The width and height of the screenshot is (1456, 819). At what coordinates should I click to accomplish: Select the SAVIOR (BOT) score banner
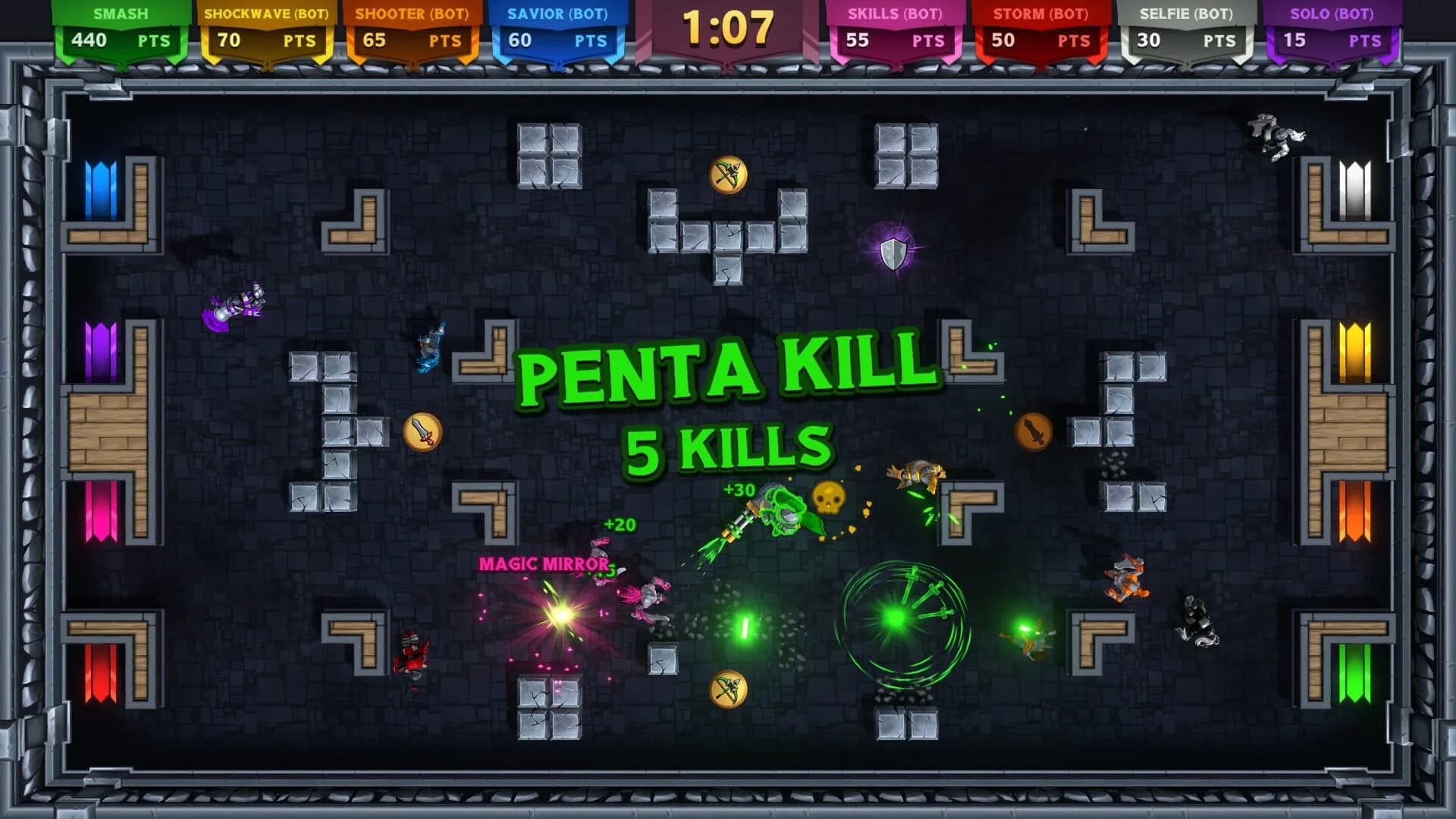[x=559, y=25]
